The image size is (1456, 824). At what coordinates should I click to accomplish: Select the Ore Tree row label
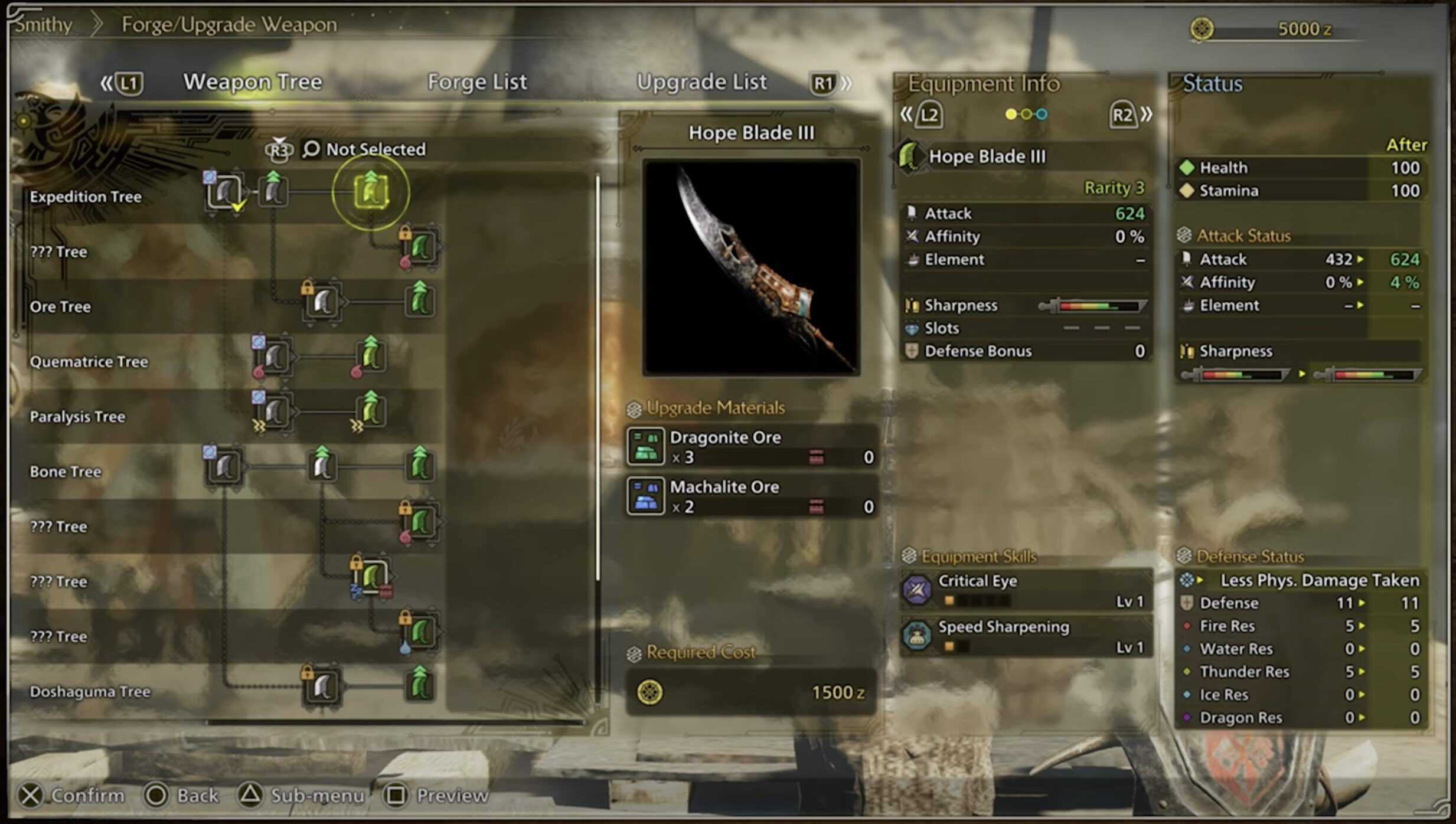(60, 307)
